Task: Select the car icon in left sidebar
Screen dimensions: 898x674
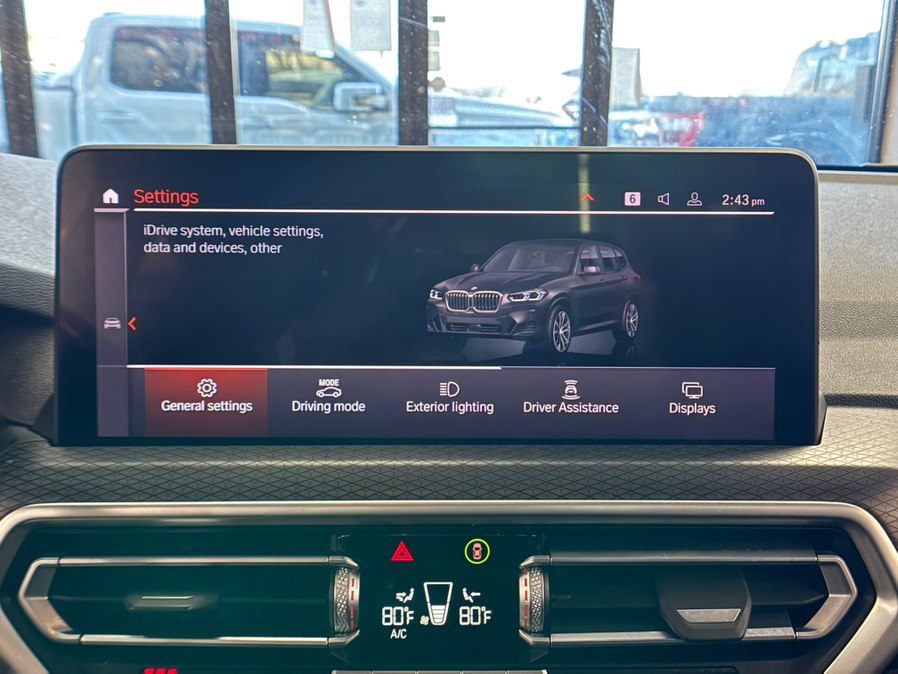Action: pos(112,323)
